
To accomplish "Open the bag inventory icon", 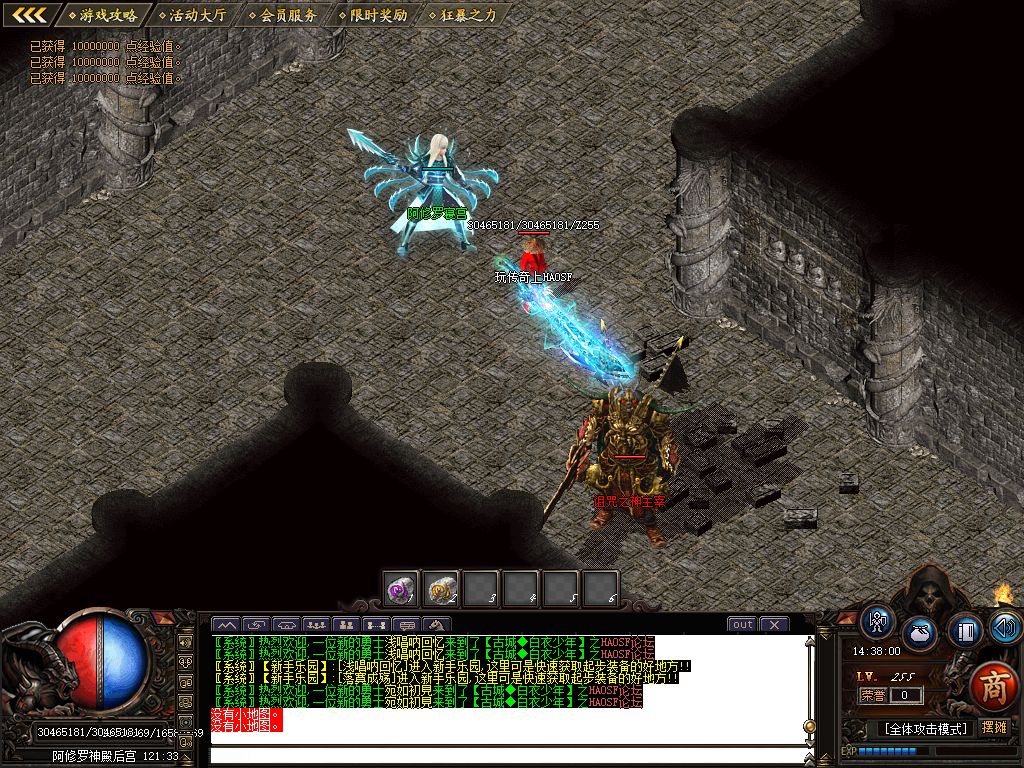I will (x=920, y=634).
